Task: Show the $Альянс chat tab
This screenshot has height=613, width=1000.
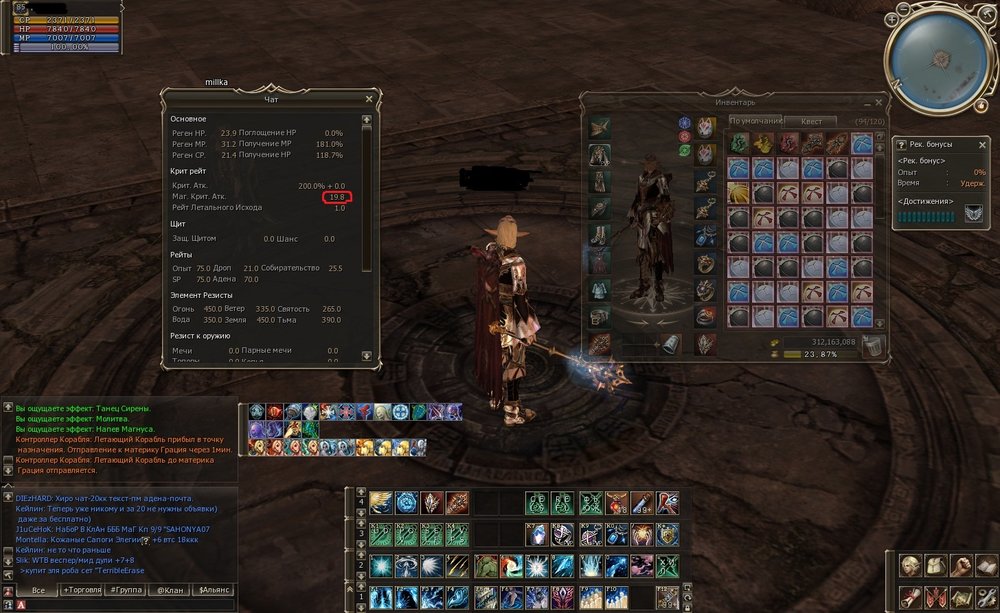Action: (213, 590)
